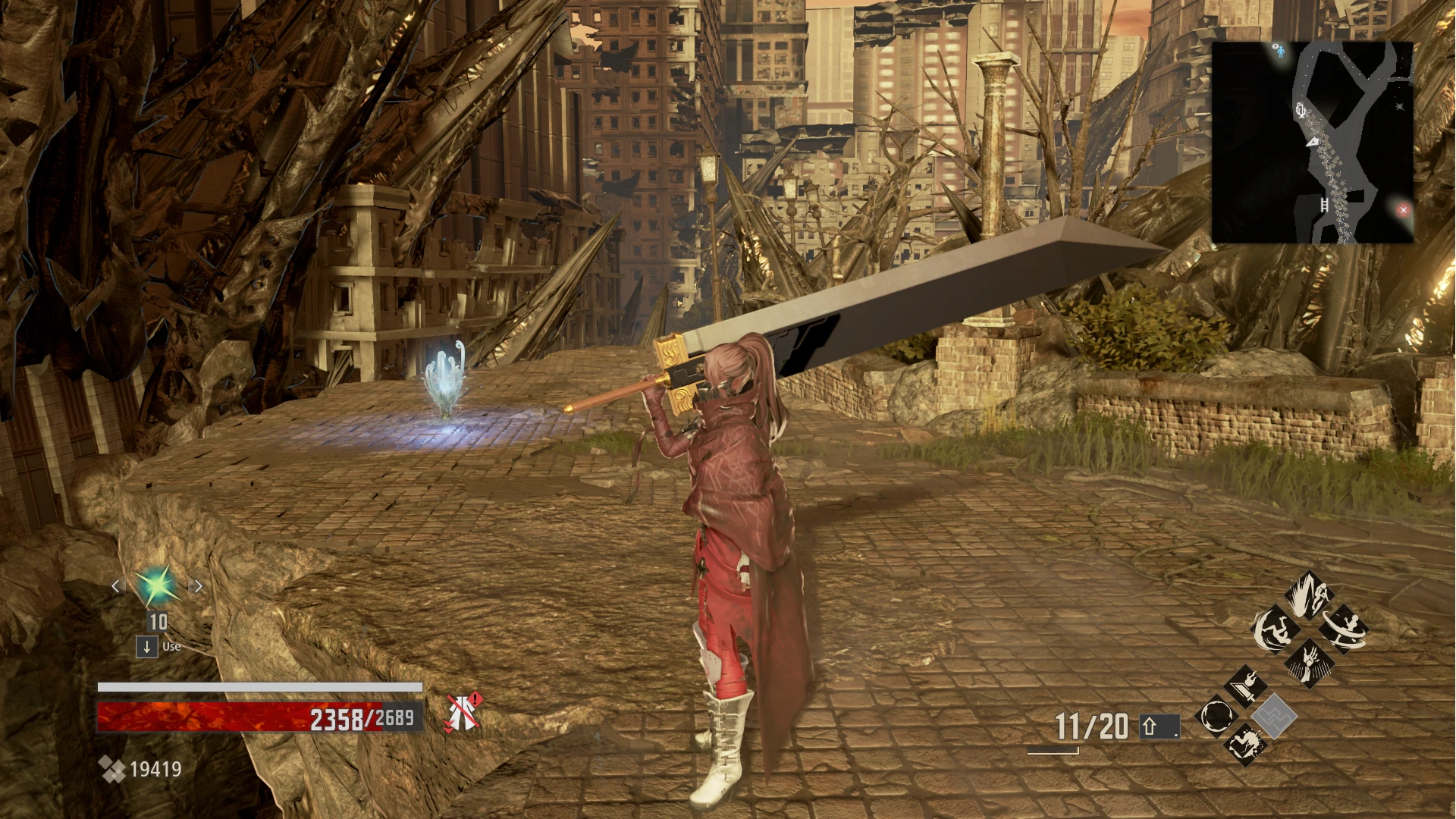Activate the crescent leap dodge gift

1274,630
